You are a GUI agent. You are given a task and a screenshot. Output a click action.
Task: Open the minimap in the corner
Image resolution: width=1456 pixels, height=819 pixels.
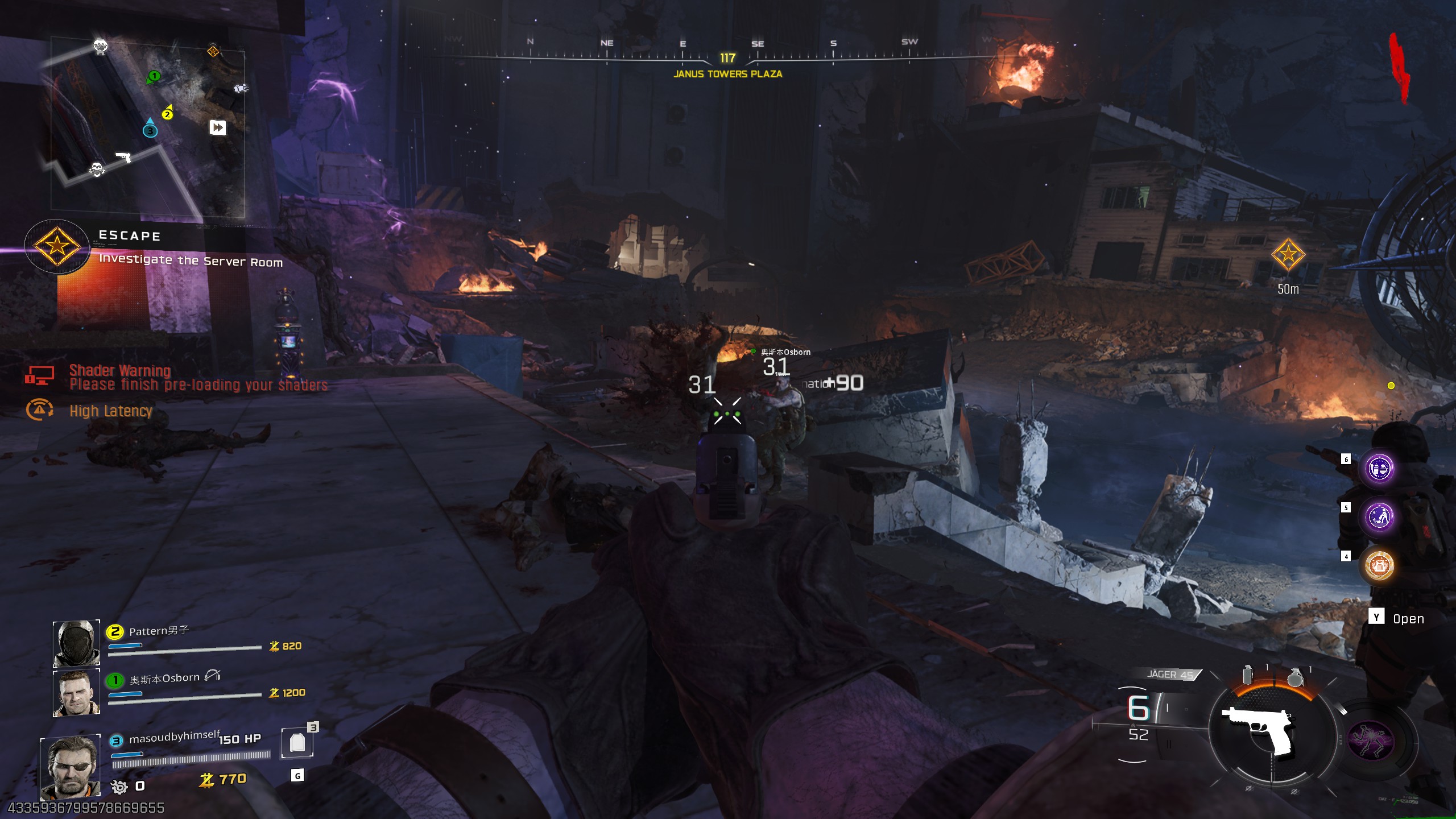(x=148, y=126)
